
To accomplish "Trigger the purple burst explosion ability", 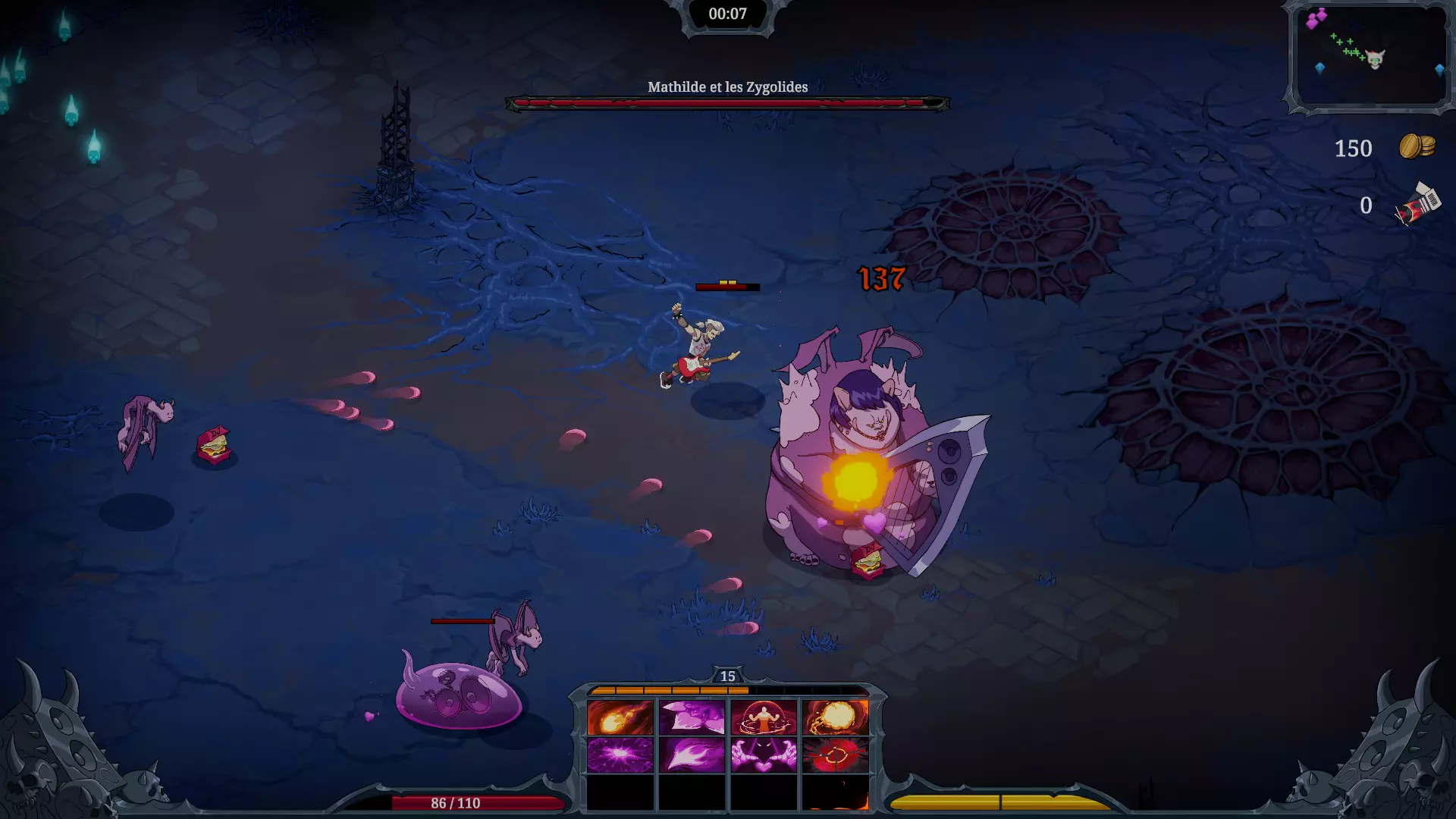I will tap(620, 755).
